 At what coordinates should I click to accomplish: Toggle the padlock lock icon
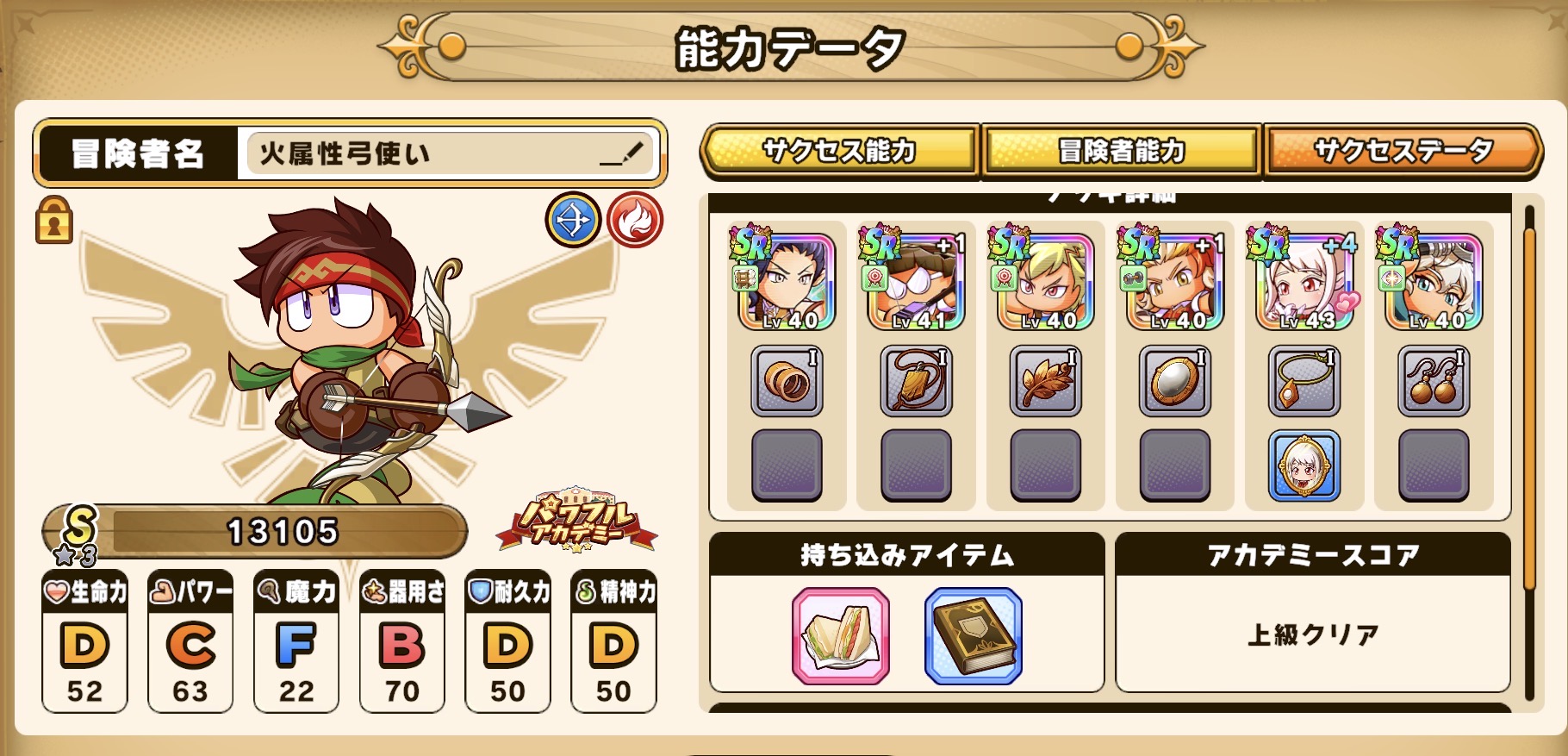(53, 220)
